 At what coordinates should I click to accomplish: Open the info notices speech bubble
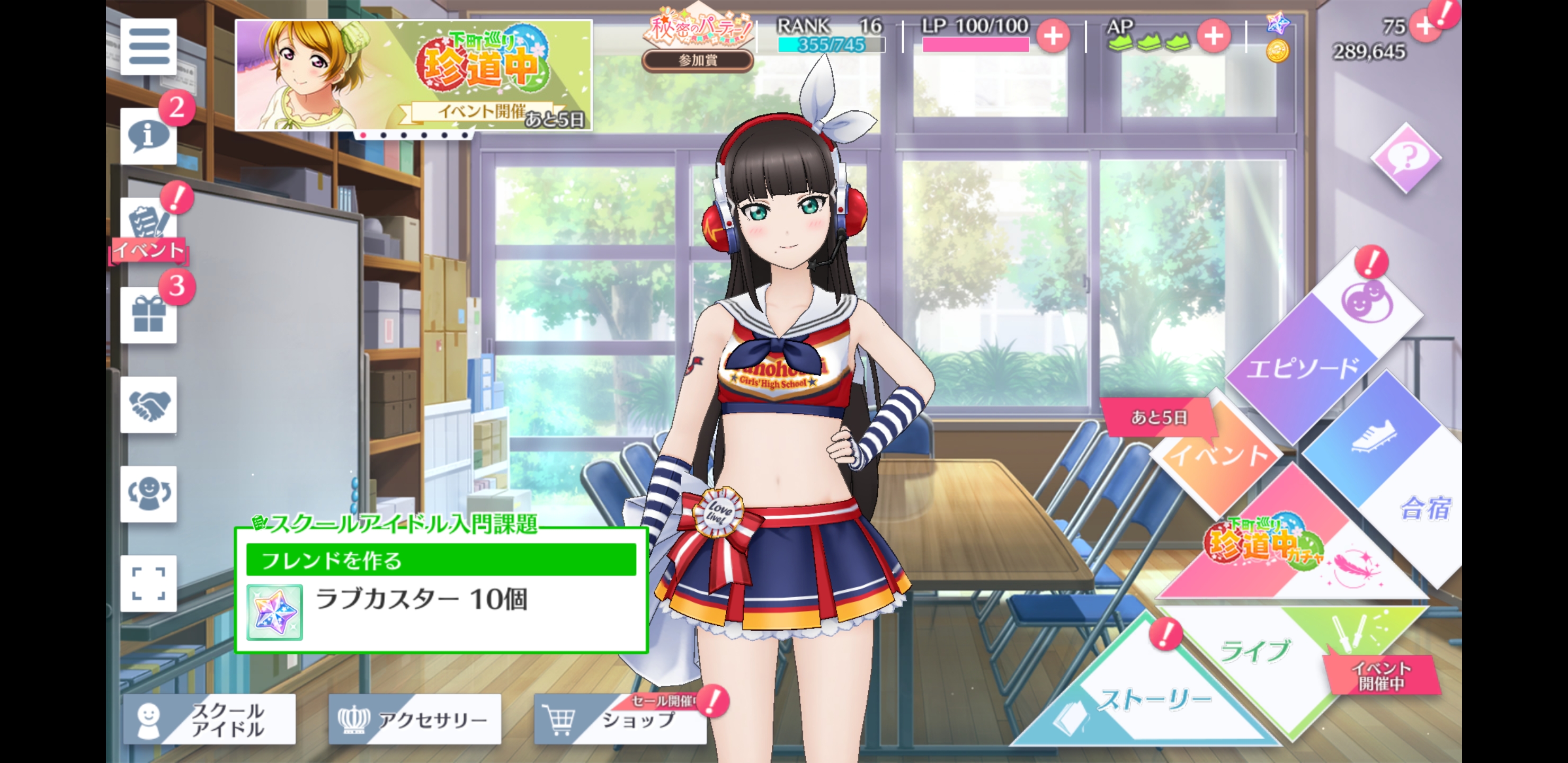pyautogui.click(x=148, y=136)
